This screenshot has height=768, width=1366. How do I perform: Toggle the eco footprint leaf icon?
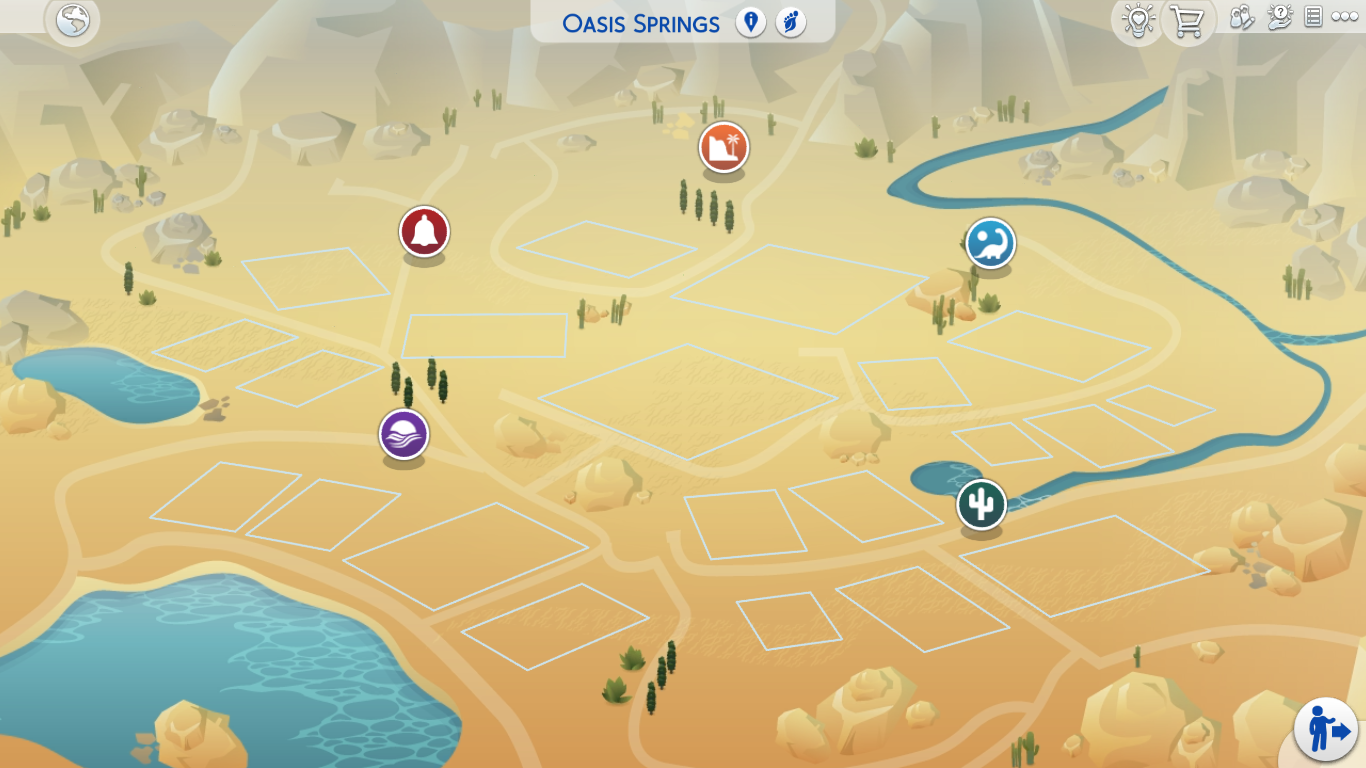click(x=791, y=22)
